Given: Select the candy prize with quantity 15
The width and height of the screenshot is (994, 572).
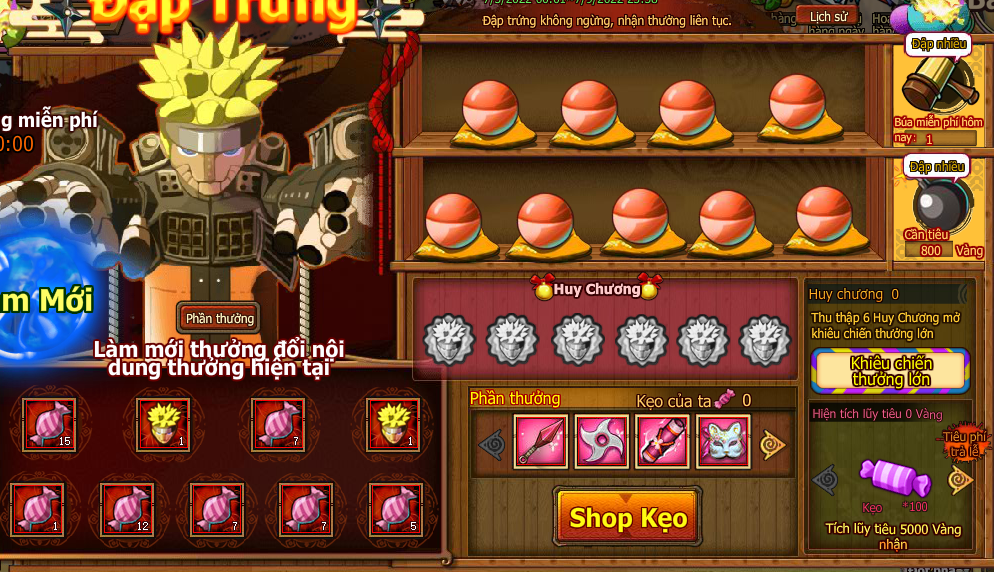Looking at the screenshot, I should coord(50,425).
